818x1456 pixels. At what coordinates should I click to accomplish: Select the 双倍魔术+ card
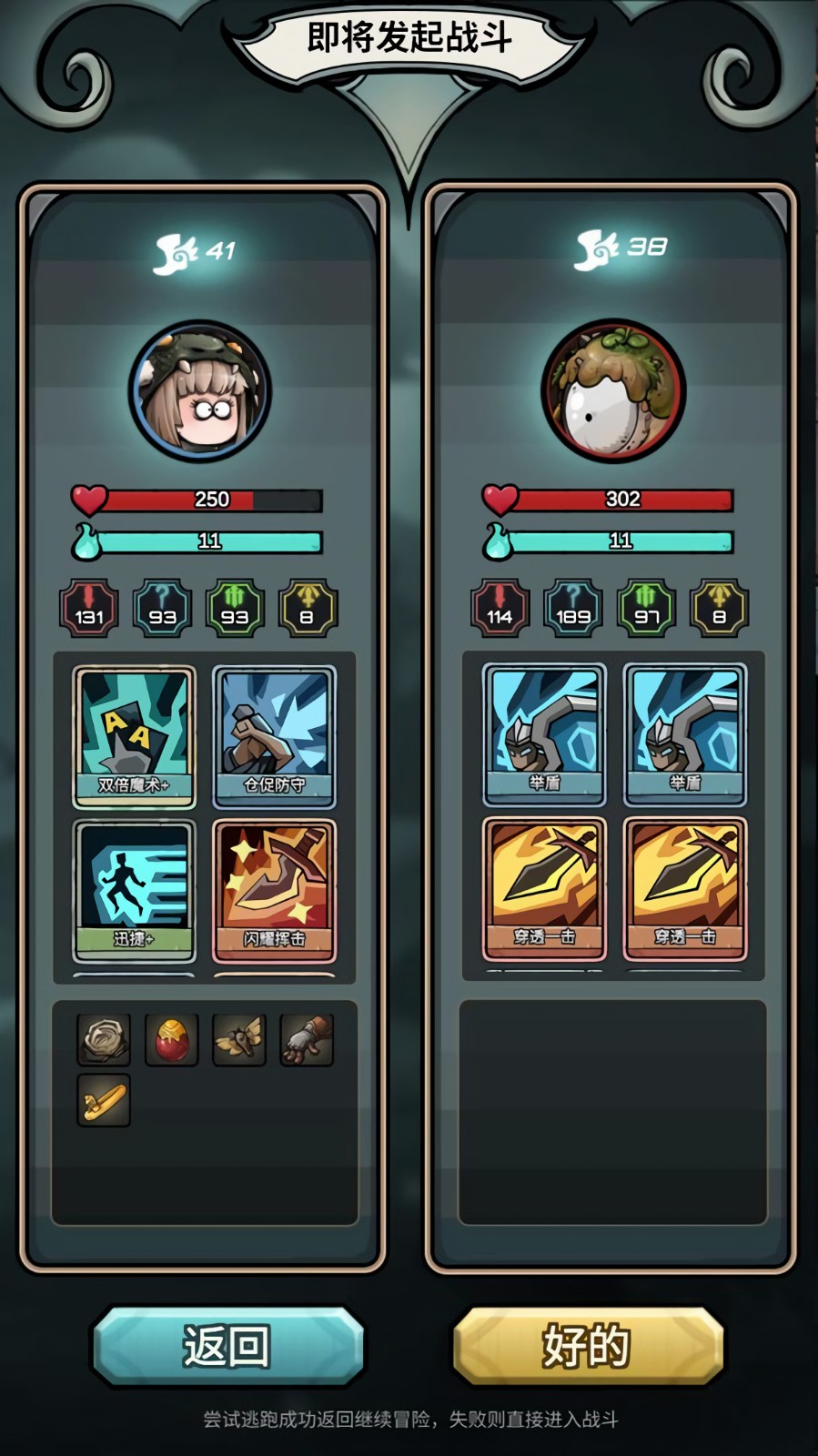(x=134, y=737)
